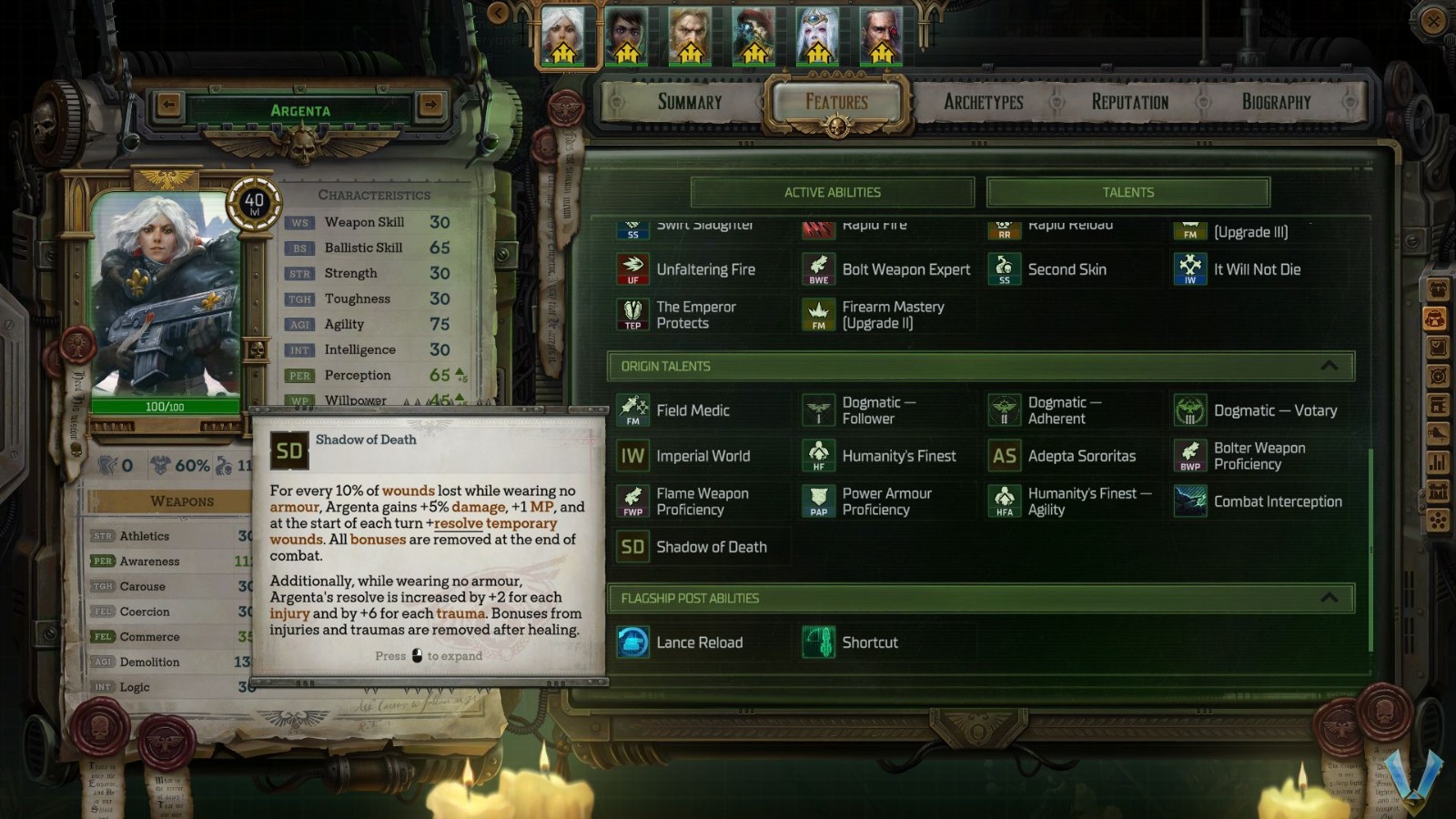Select the Bolt Weapon Expert talent icon

pos(817,269)
